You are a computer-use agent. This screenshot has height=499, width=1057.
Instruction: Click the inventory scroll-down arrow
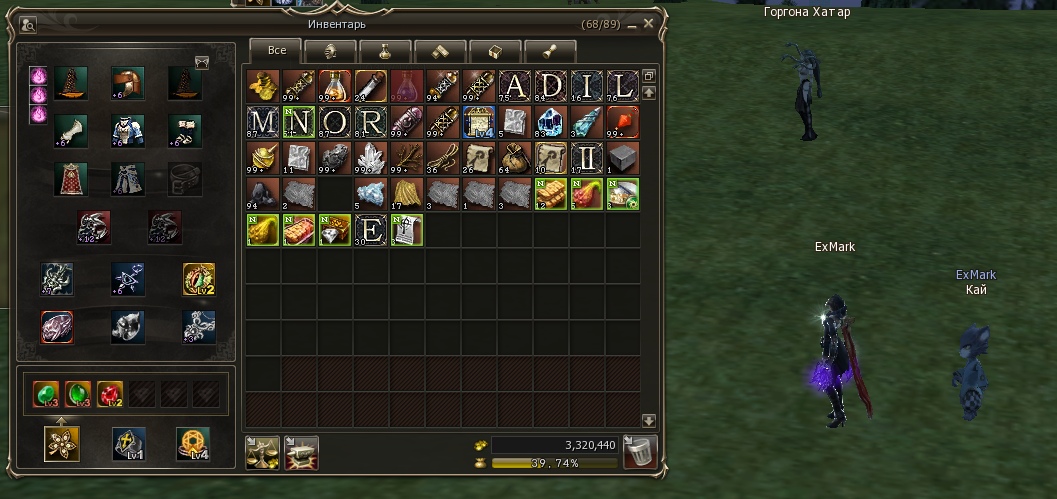point(648,421)
